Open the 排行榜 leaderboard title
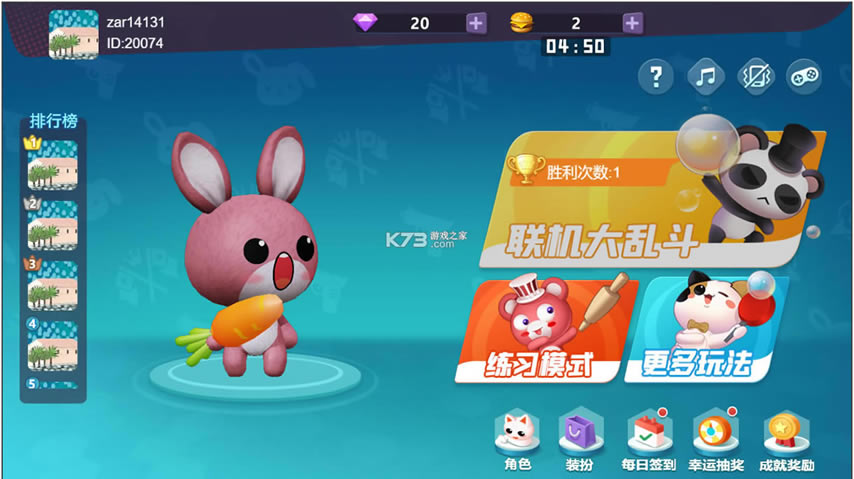 pyautogui.click(x=53, y=122)
